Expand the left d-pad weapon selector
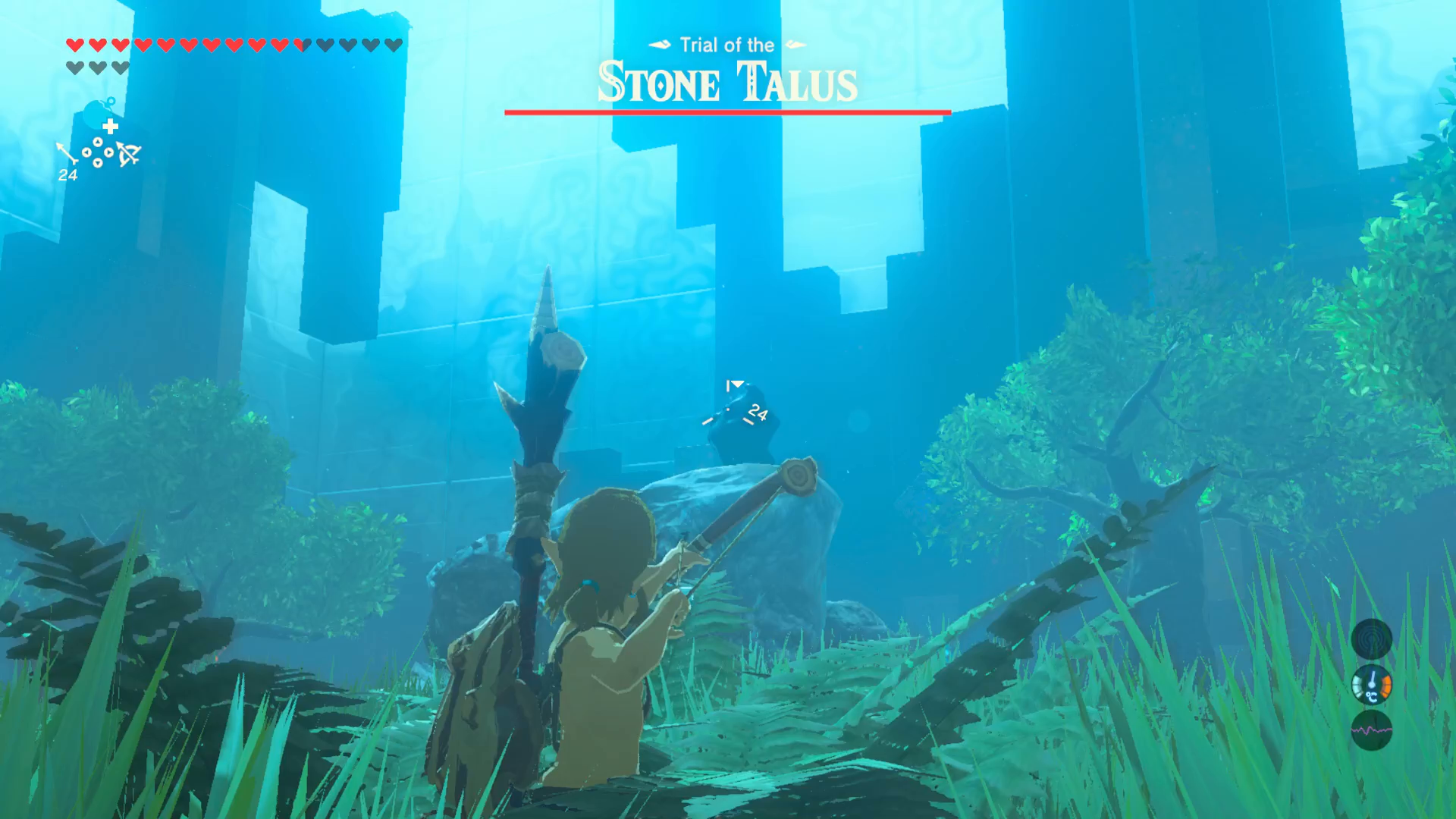The image size is (1456, 819). [x=88, y=152]
